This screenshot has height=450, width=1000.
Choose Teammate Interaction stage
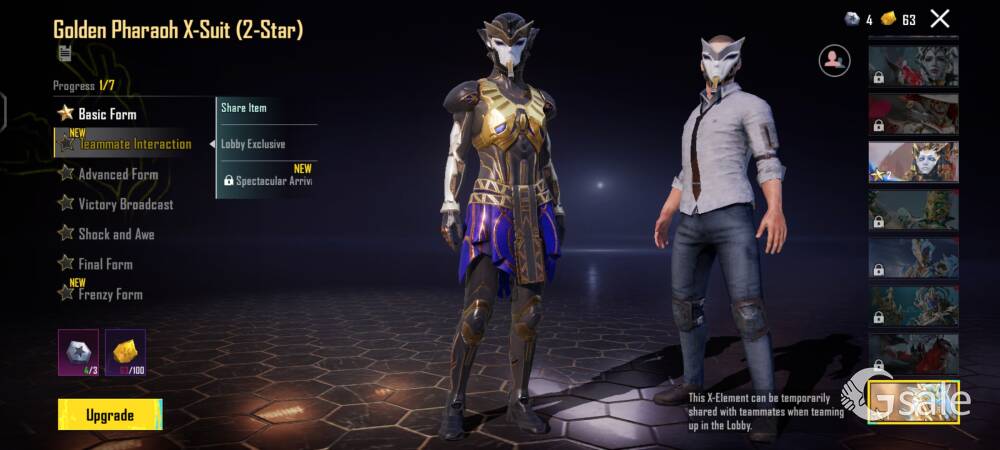[134, 144]
